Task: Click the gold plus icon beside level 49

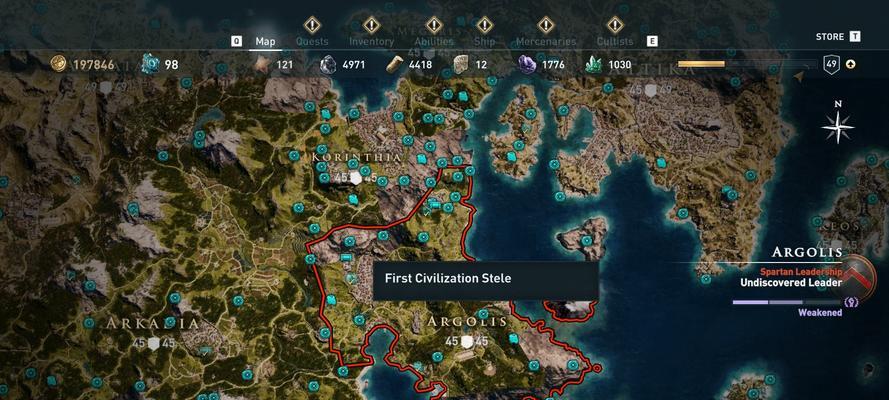Action: (x=850, y=65)
